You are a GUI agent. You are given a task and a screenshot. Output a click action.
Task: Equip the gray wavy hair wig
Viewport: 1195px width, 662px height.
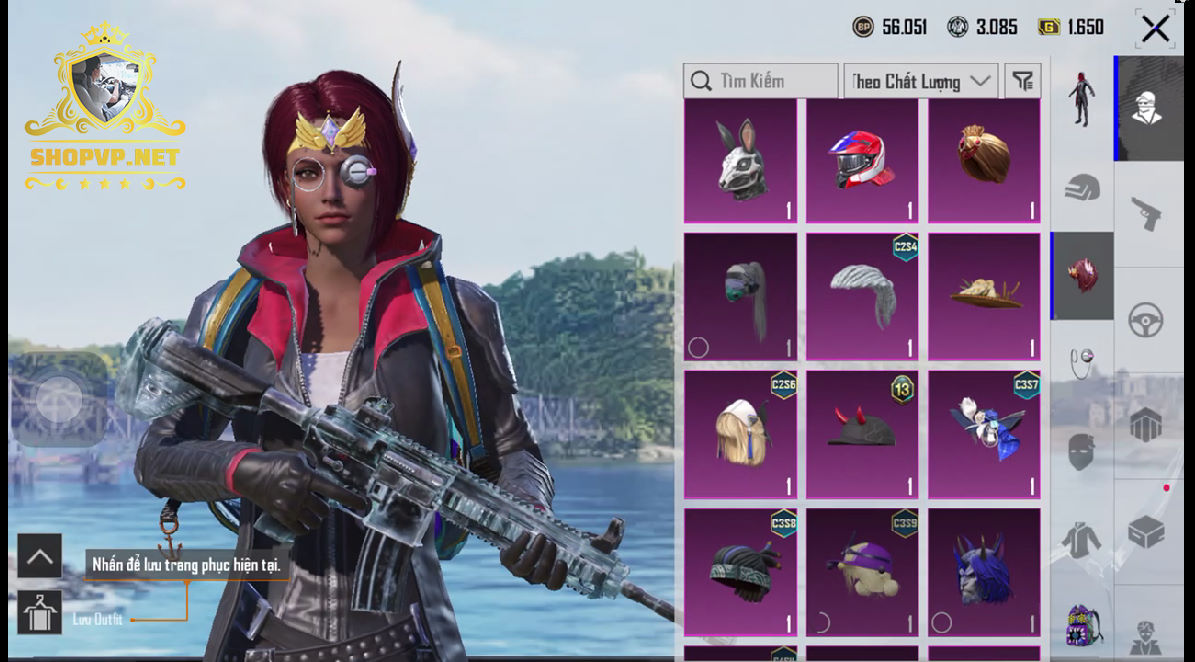[x=862, y=296]
